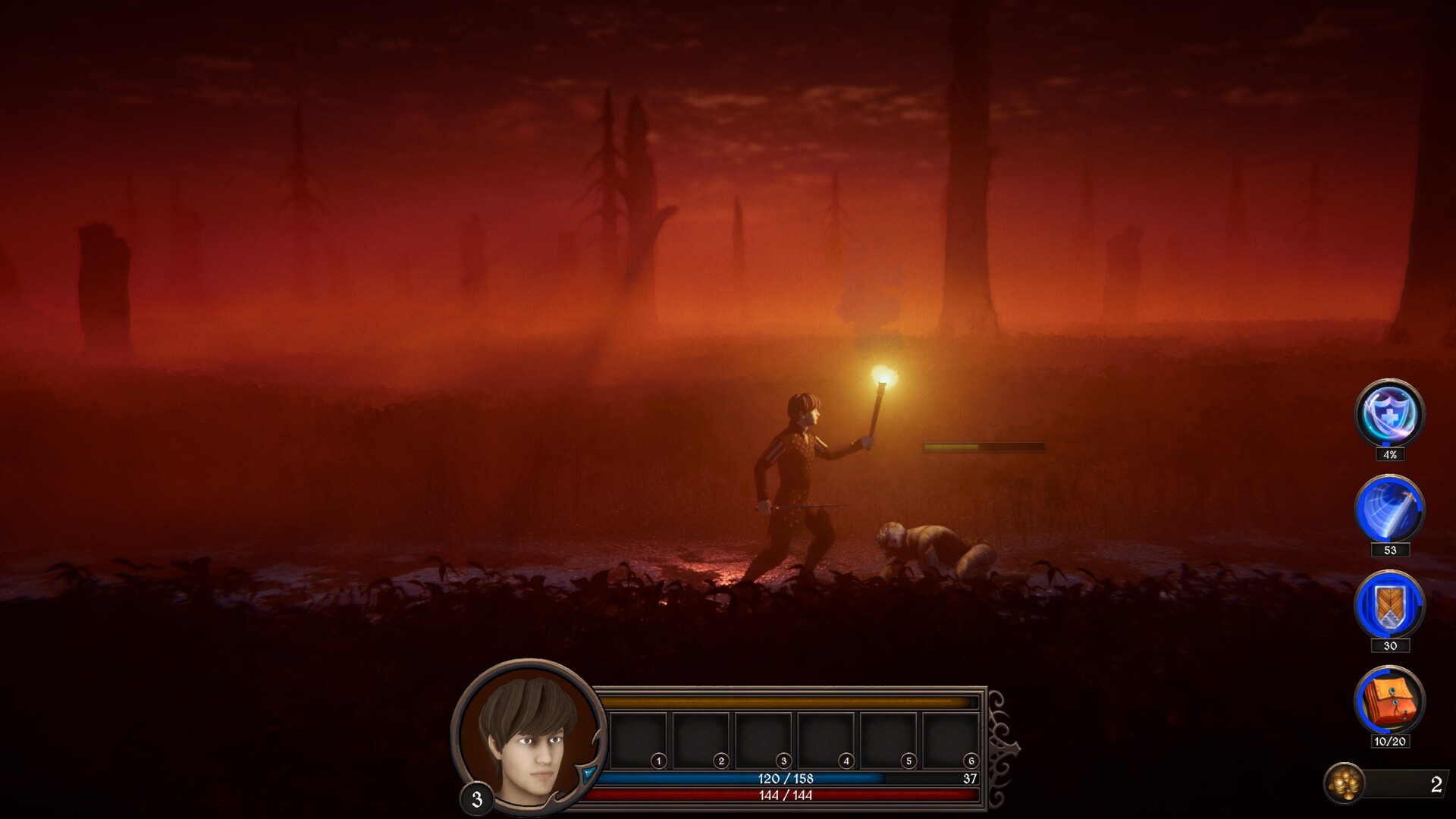
Task: Click the wooden shield armor icon
Action: coord(1389,604)
